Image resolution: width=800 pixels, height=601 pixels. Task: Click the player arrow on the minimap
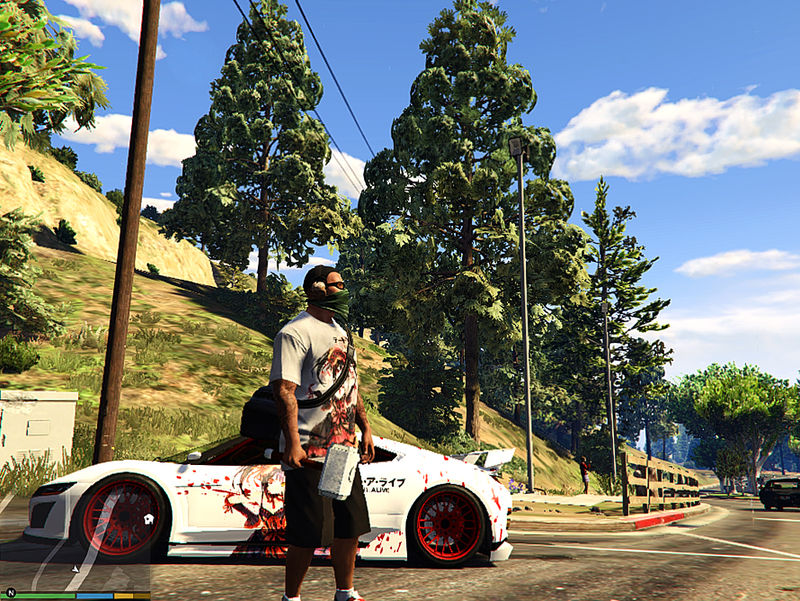pos(76,568)
